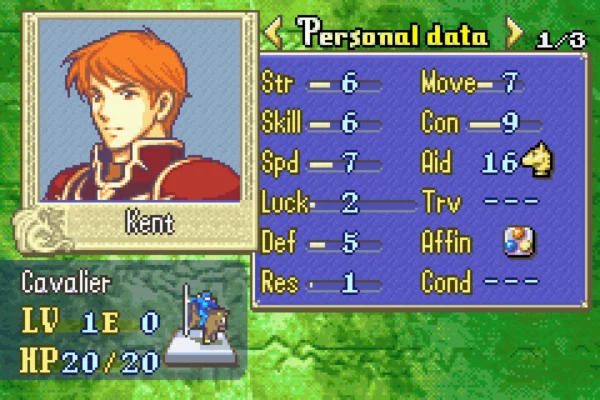Select the Aid horse icon
Screen dimensions: 600x400
tap(539, 162)
